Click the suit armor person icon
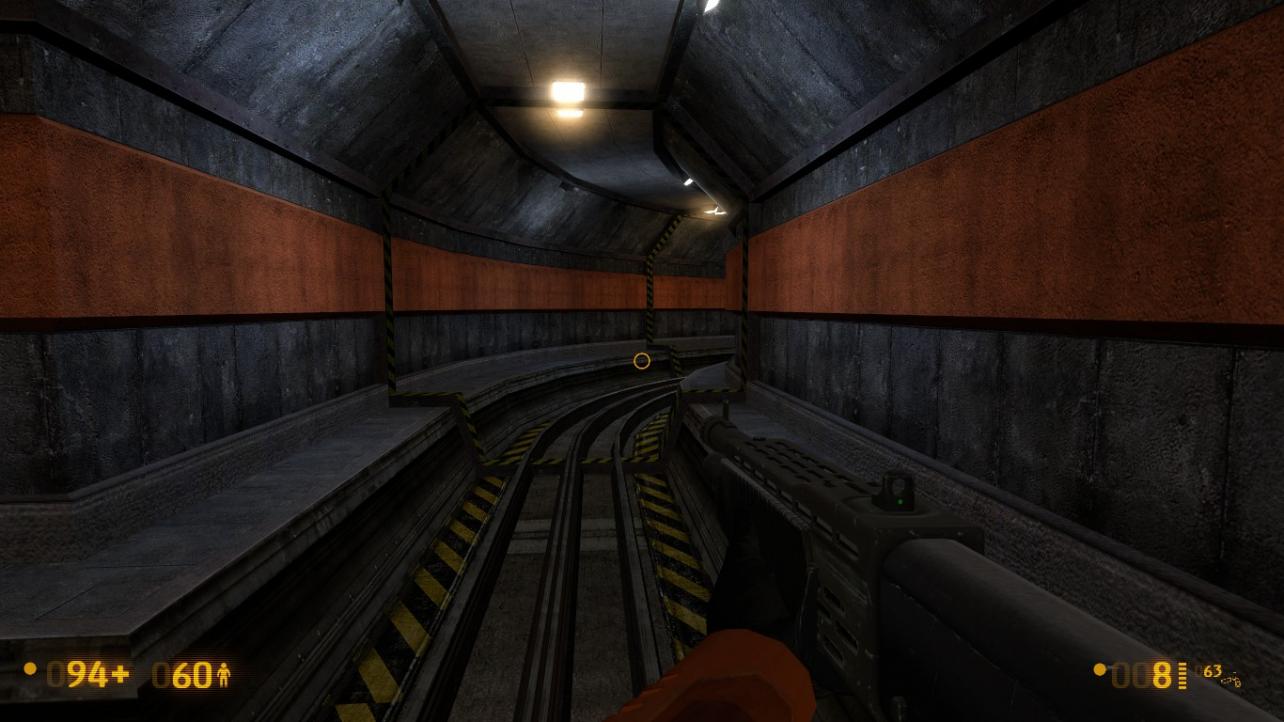1284x722 pixels. [x=224, y=675]
